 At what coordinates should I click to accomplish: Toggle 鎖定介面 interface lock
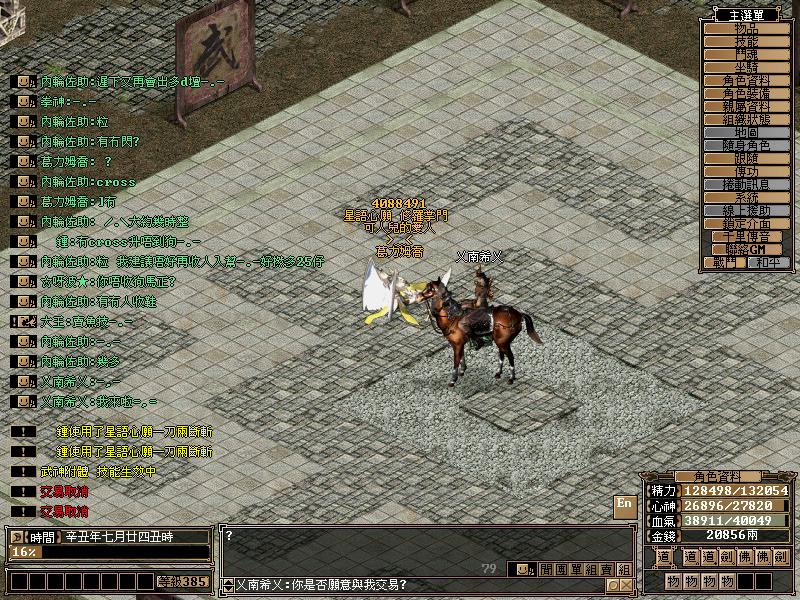[746, 224]
